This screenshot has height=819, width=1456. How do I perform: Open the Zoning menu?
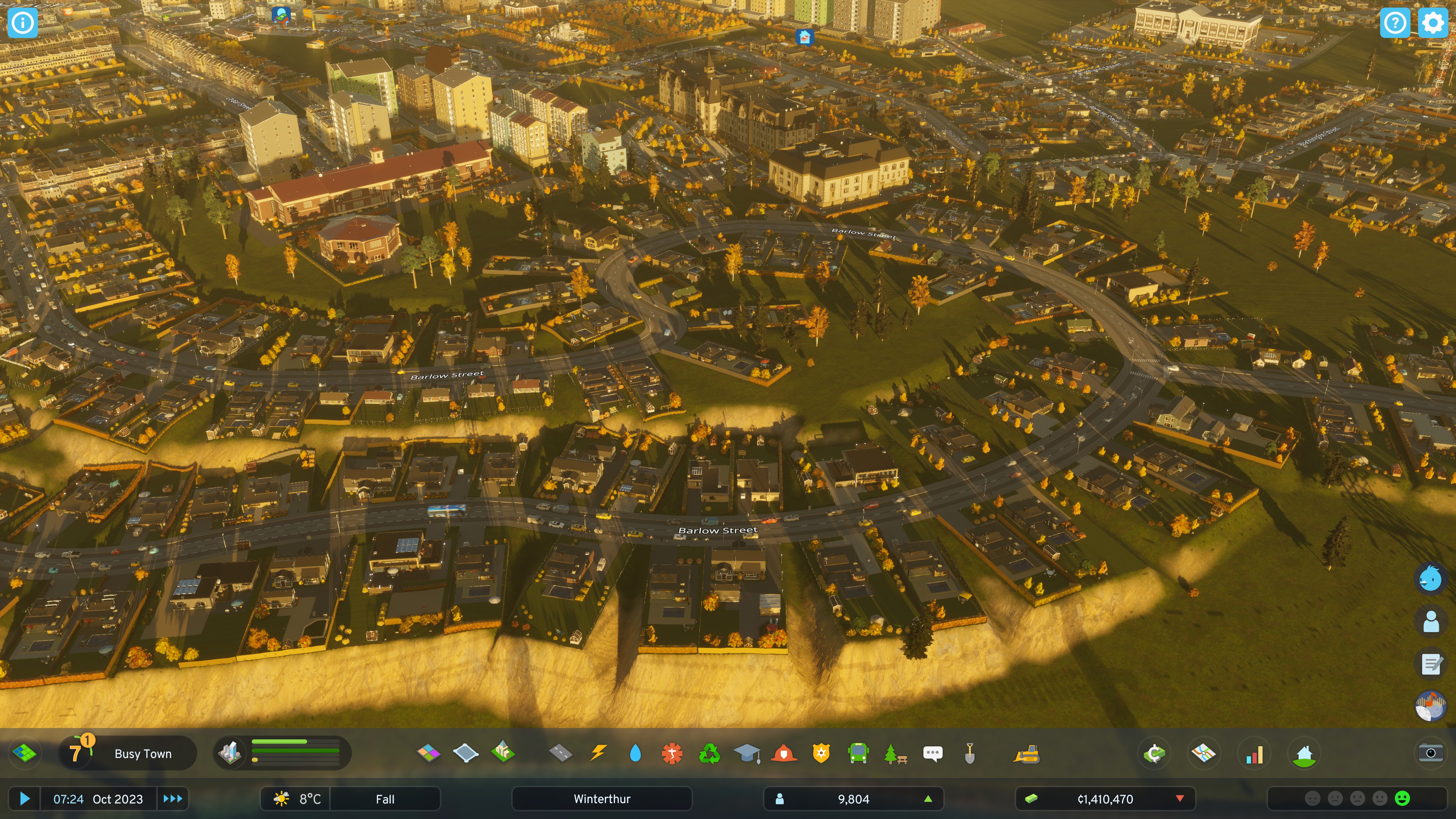click(x=428, y=753)
